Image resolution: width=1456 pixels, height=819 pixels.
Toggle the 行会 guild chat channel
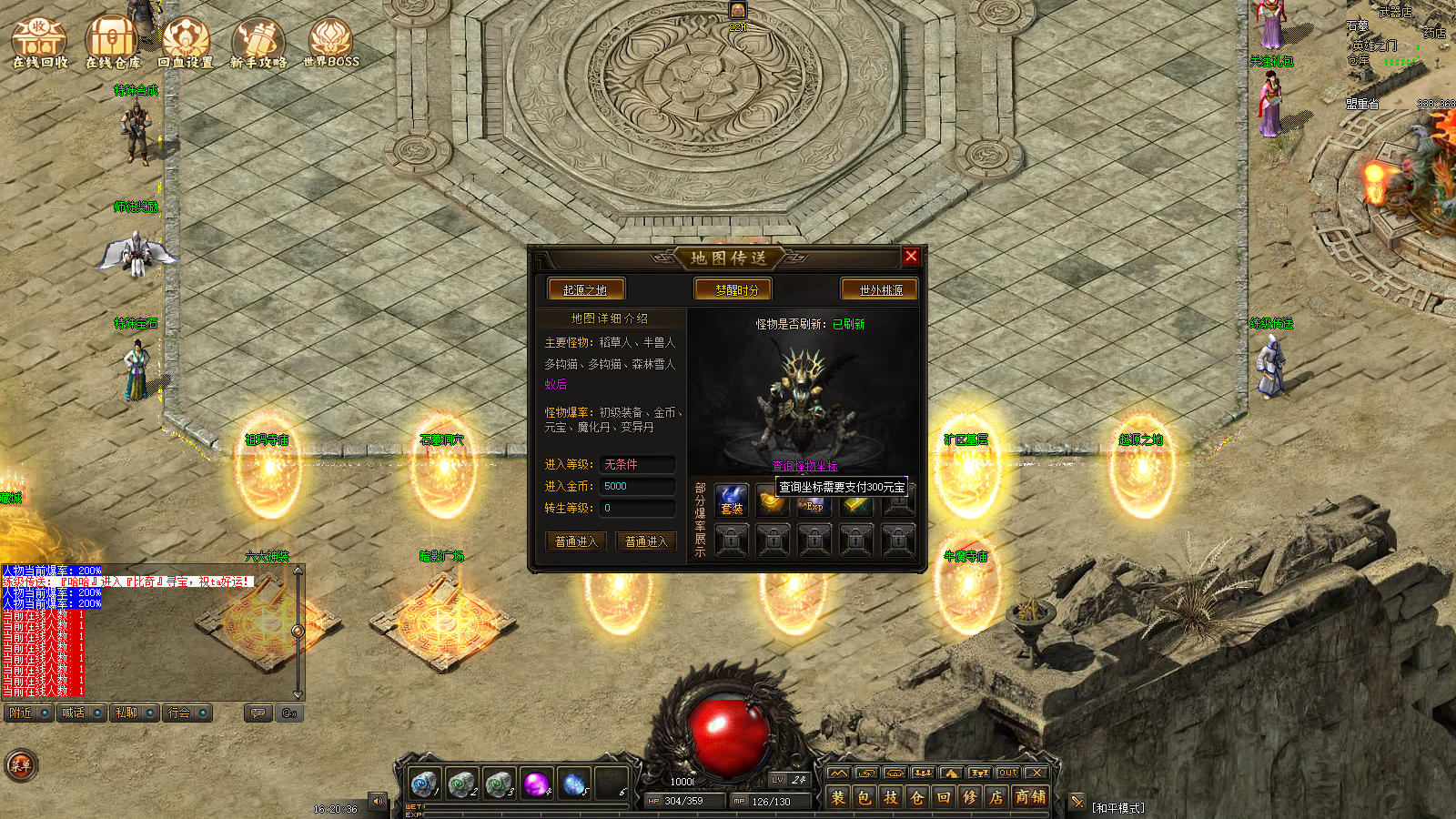coord(188,713)
